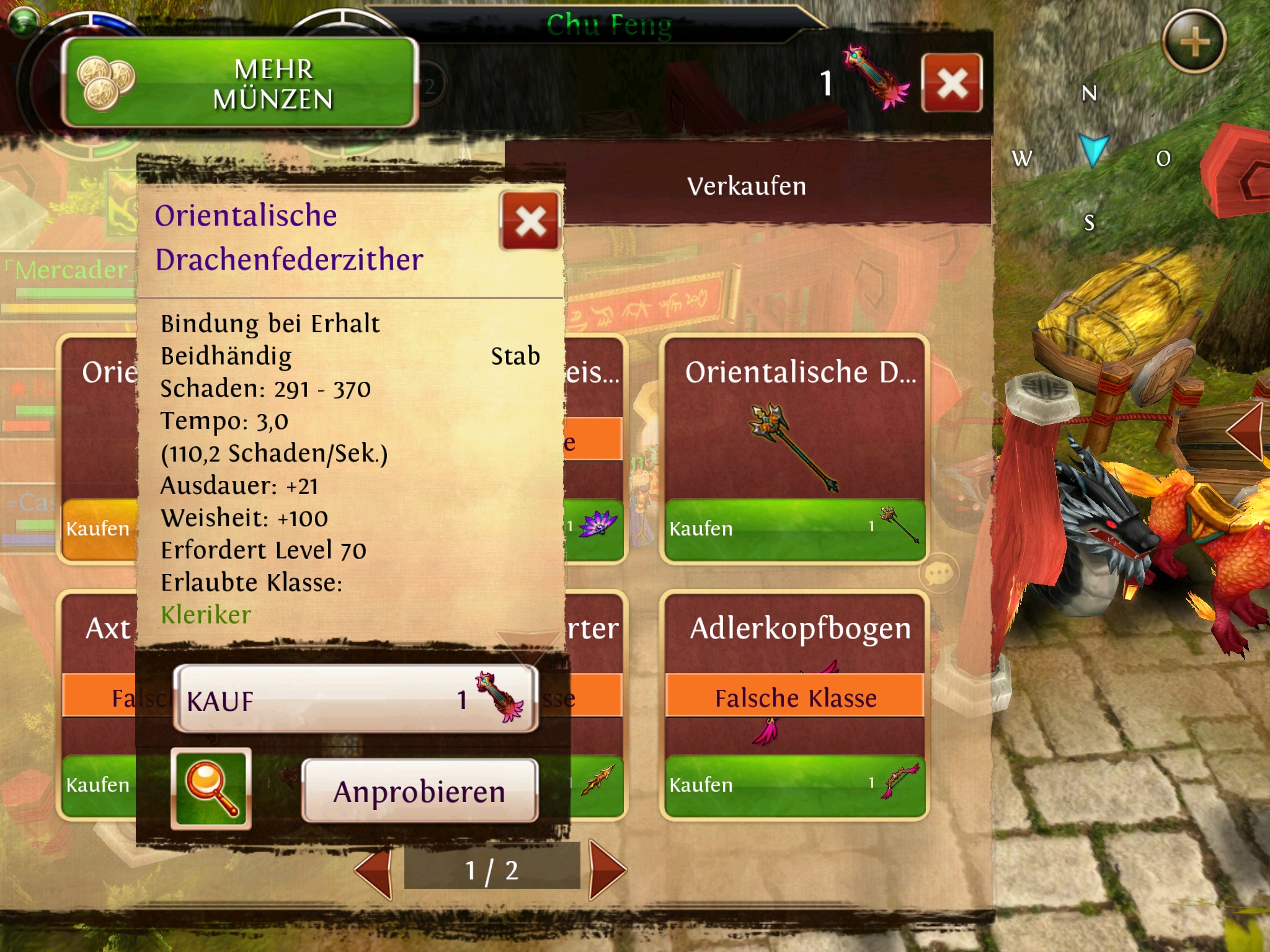The height and width of the screenshot is (952, 1270).
Task: Try on the item with Anprobieren
Action: point(419,791)
